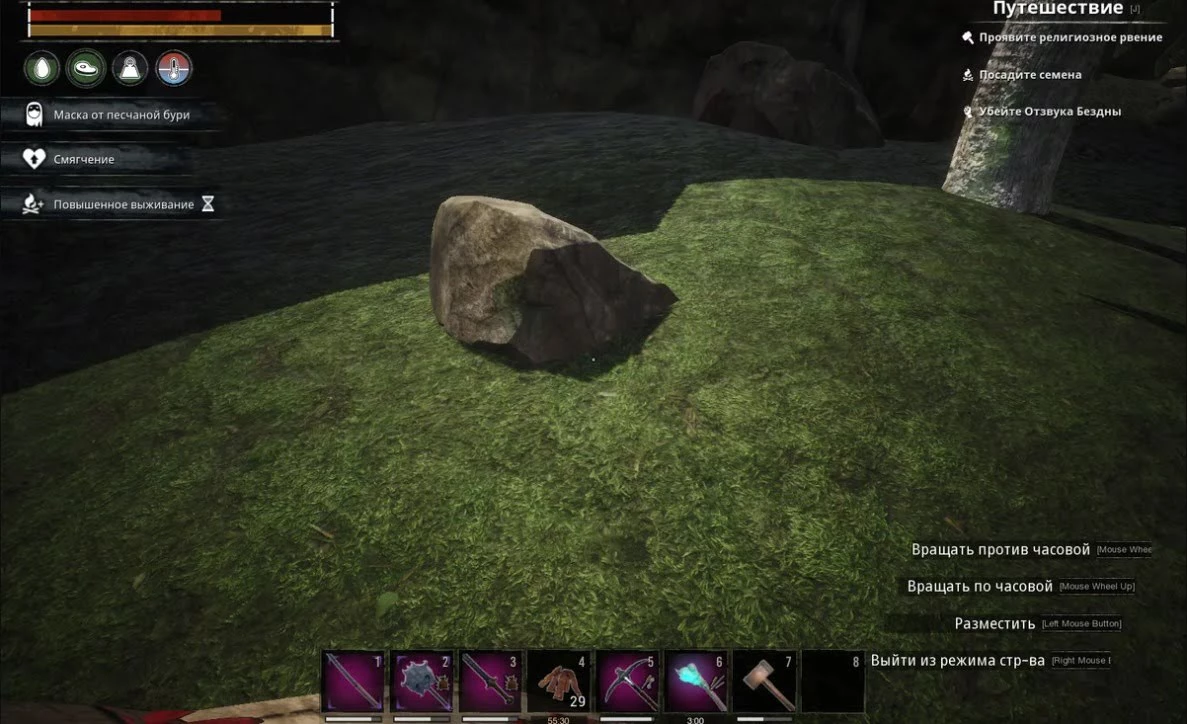The height and width of the screenshot is (724, 1187).
Task: Click the temperature thermometer icon
Action: [x=174, y=68]
